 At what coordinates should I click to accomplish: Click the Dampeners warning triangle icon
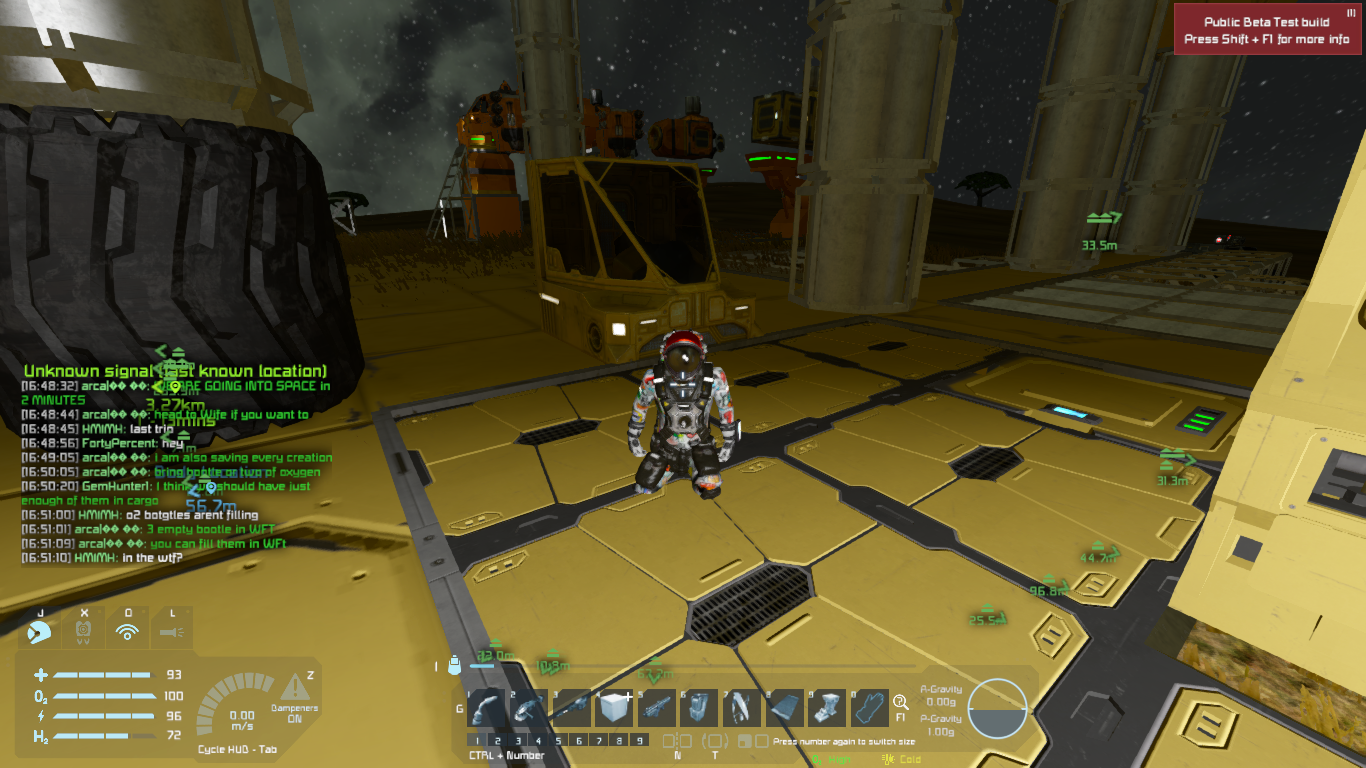(x=294, y=687)
